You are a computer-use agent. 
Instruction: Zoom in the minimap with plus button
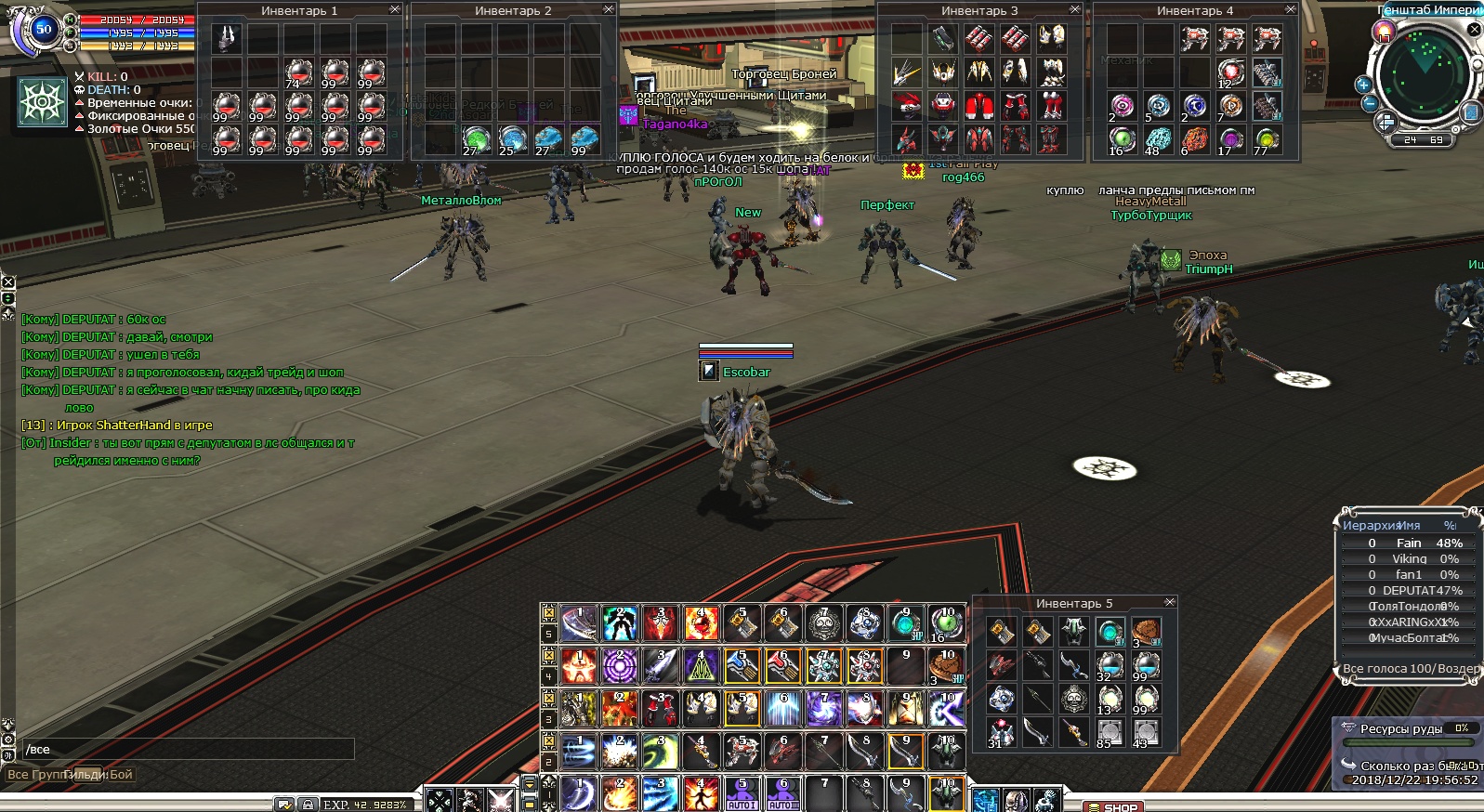[x=1364, y=85]
